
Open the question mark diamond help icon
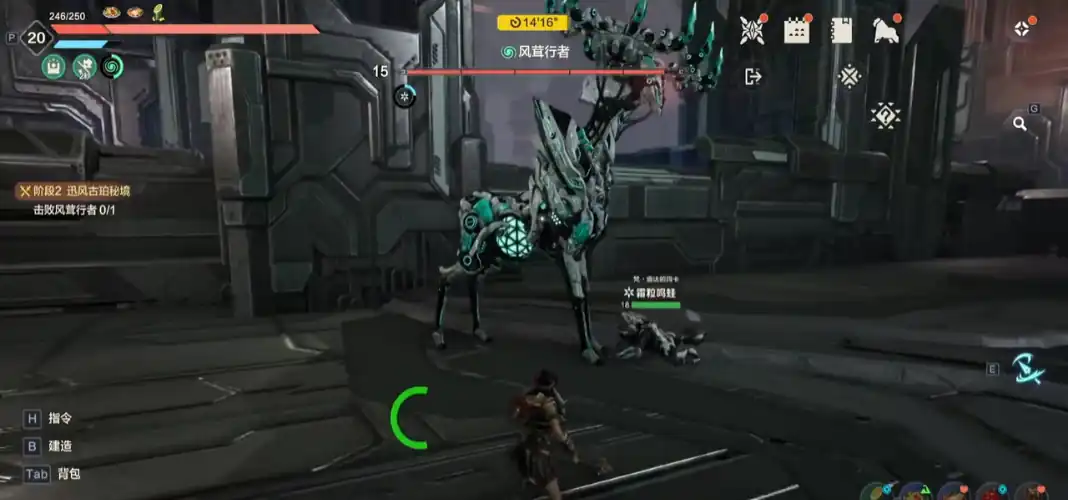pos(885,115)
